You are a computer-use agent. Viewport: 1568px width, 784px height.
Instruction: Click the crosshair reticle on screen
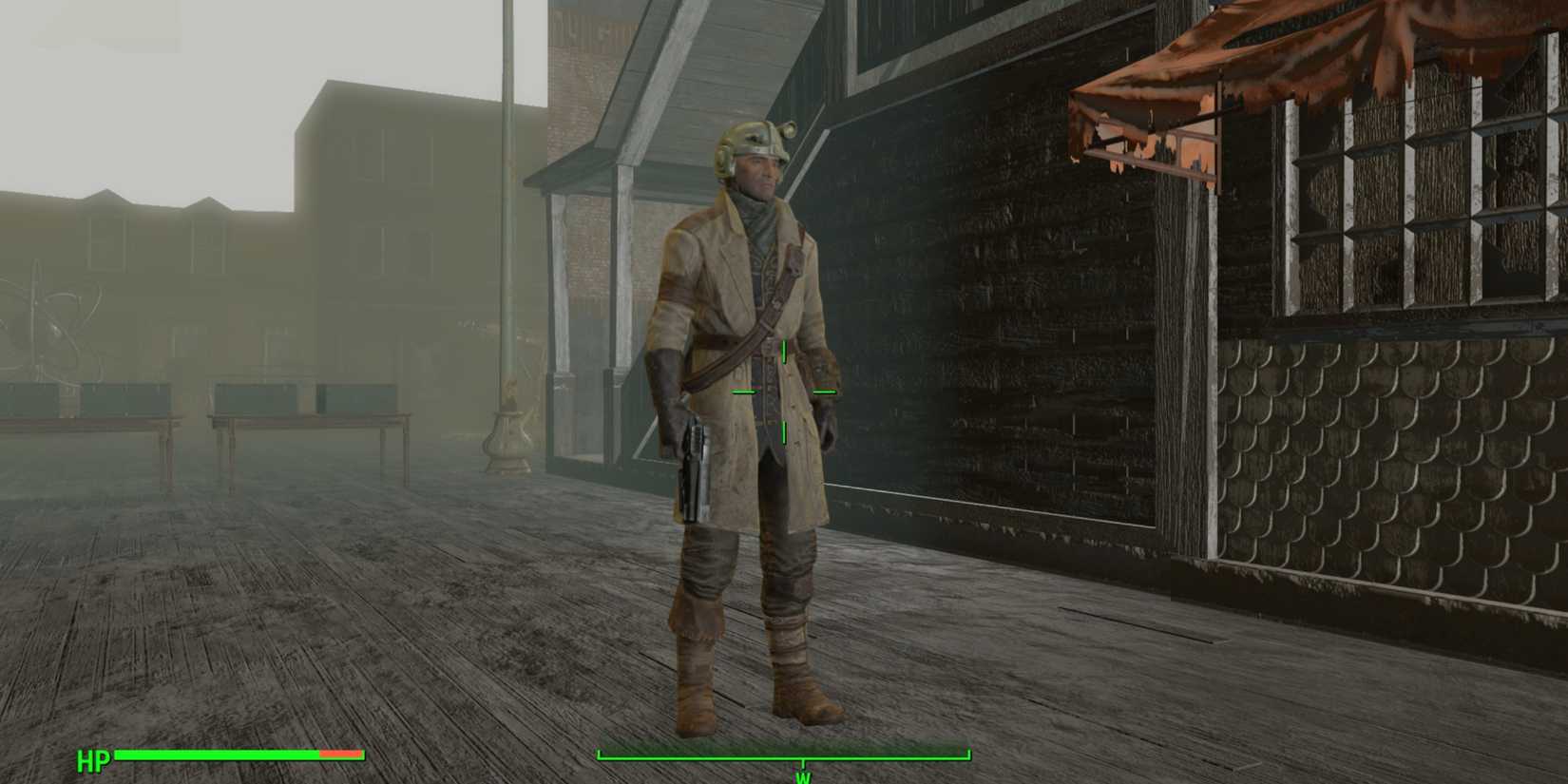click(x=784, y=390)
